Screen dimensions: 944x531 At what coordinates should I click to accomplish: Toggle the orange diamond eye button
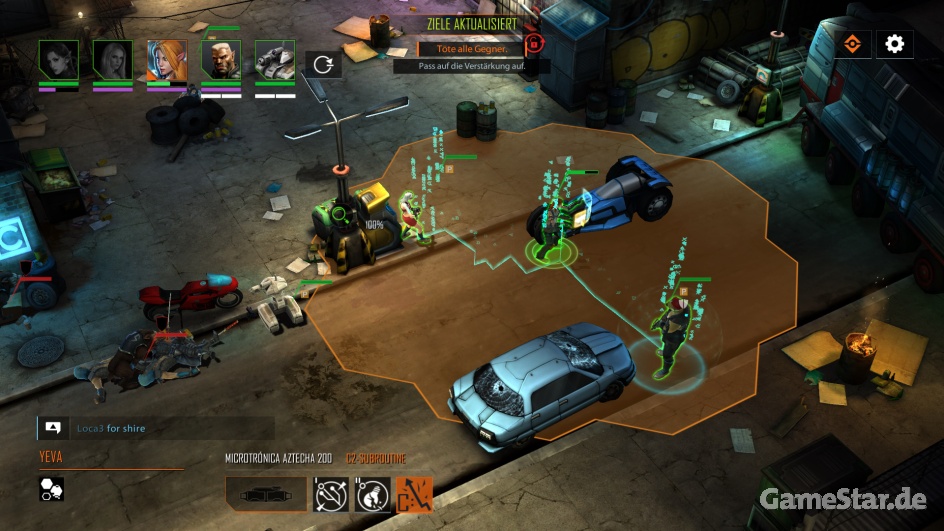point(851,44)
